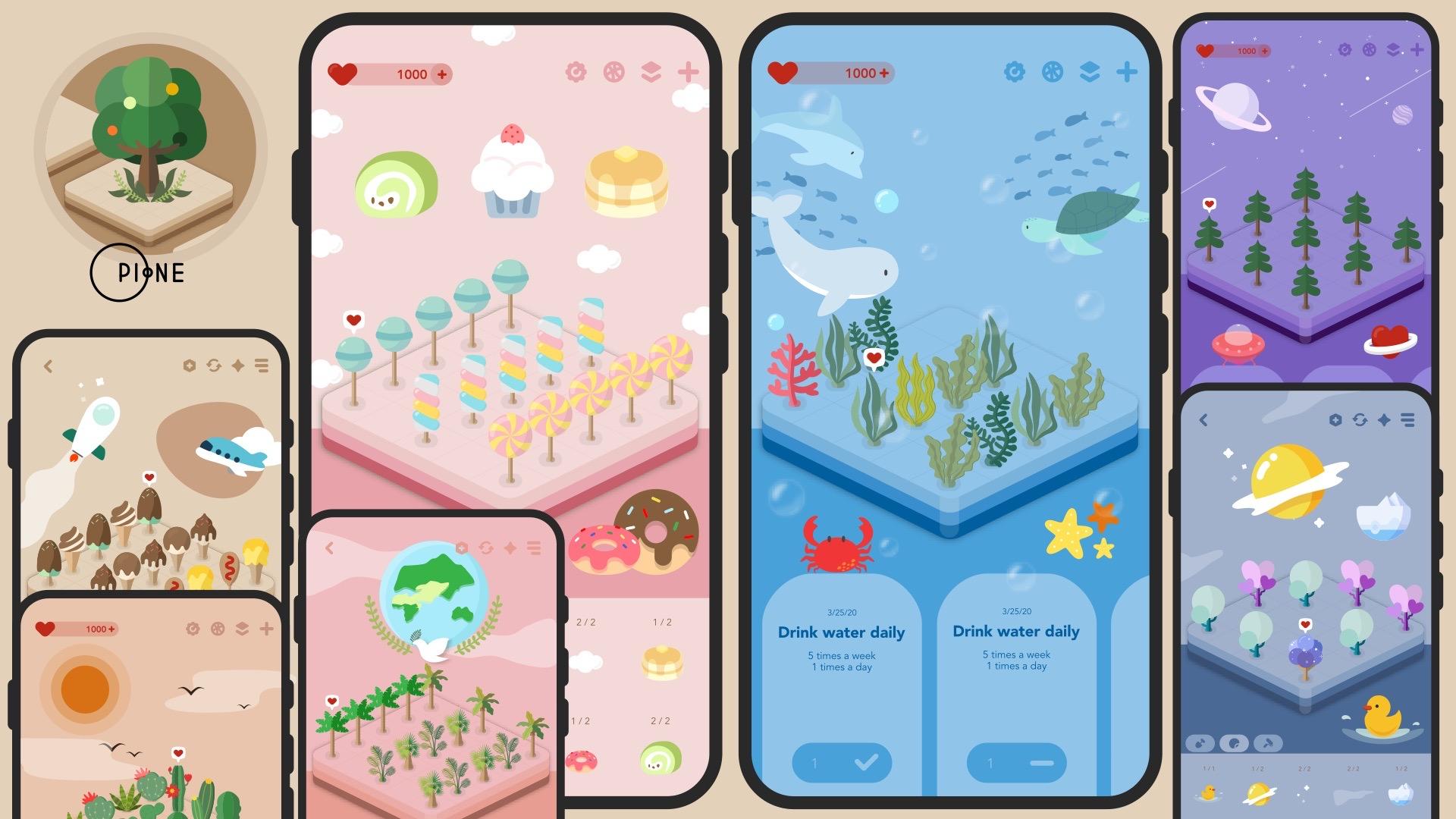Viewport: 1456px width, 819px height.
Task: Tap the diamond sparkle icon on the rocket screen
Action: [238, 366]
